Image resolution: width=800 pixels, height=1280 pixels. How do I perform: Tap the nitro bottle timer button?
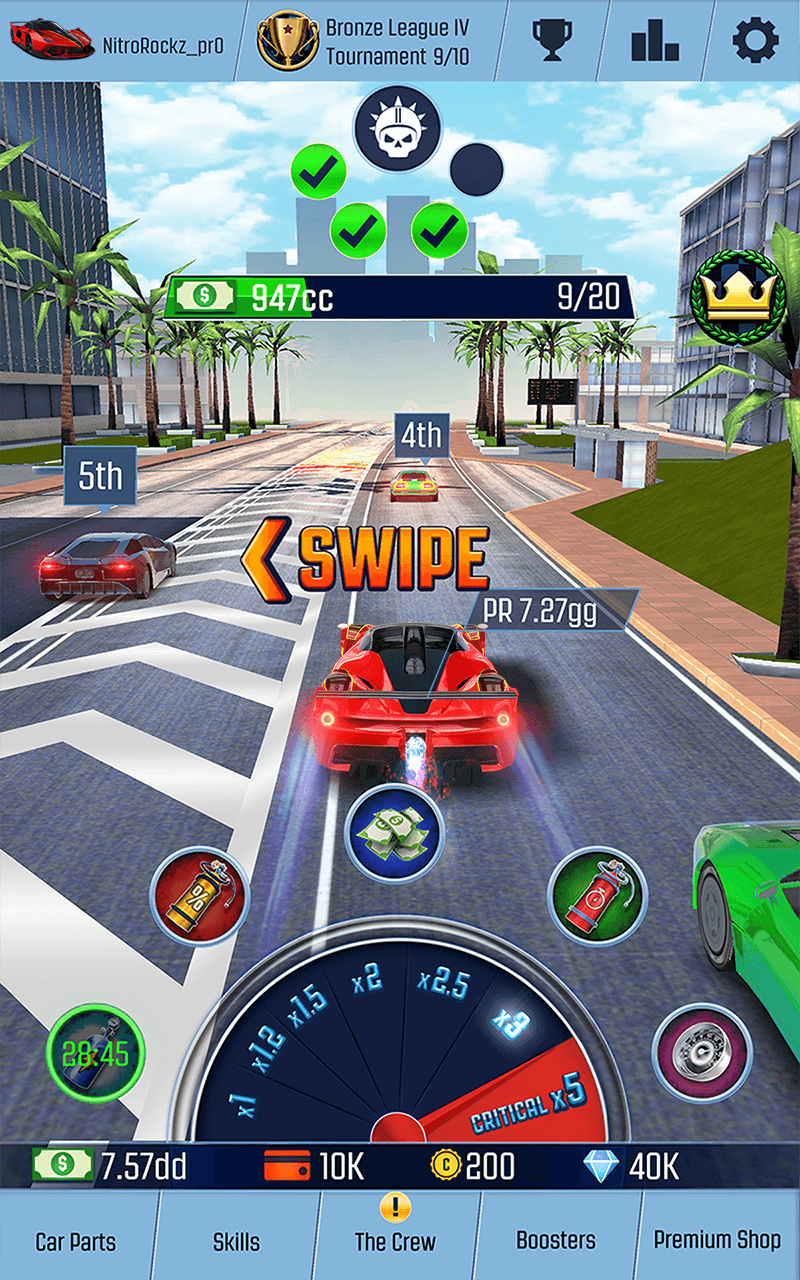tap(96, 1053)
